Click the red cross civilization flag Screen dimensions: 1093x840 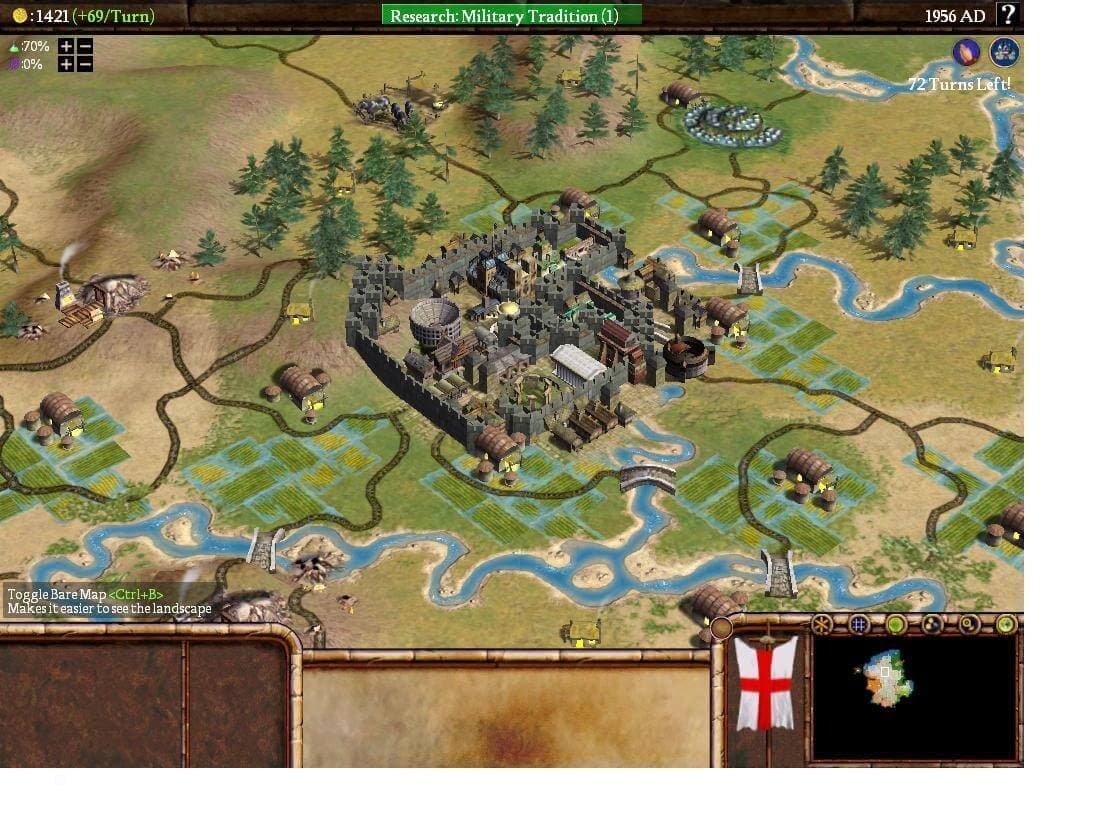coord(766,683)
